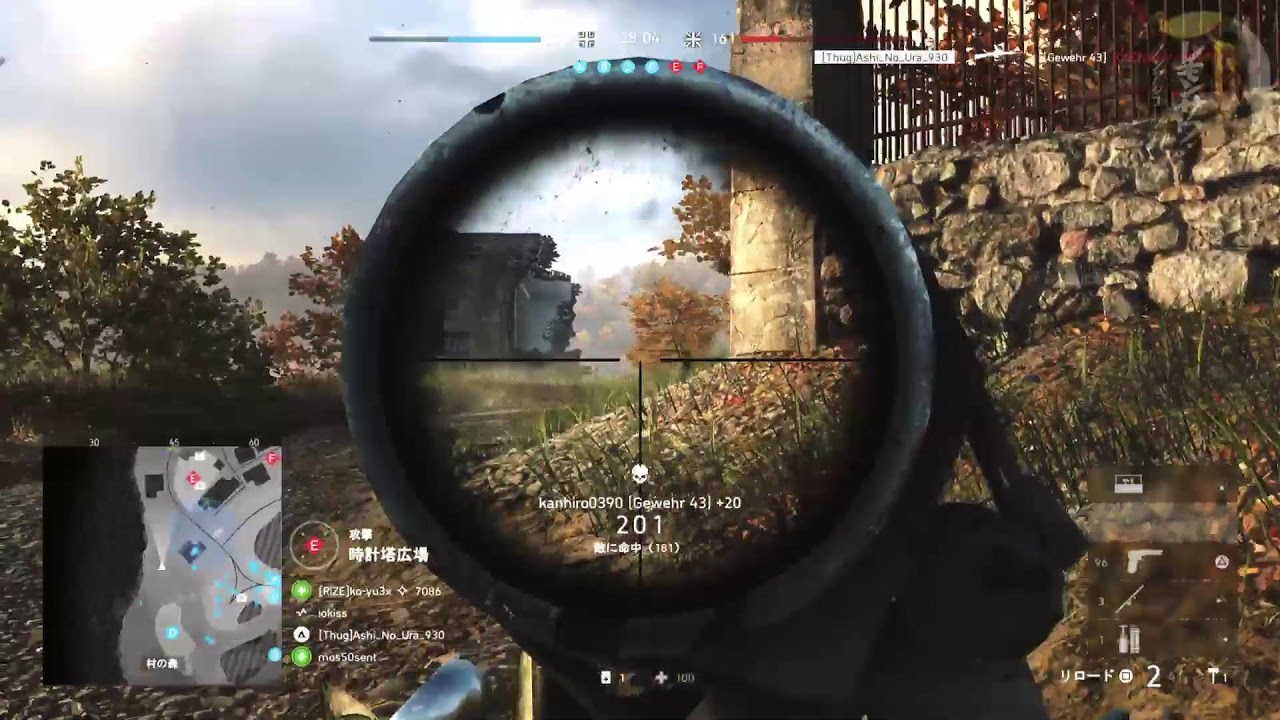Select the gadget slot above the pistol
The height and width of the screenshot is (720, 1280).
click(x=1130, y=486)
